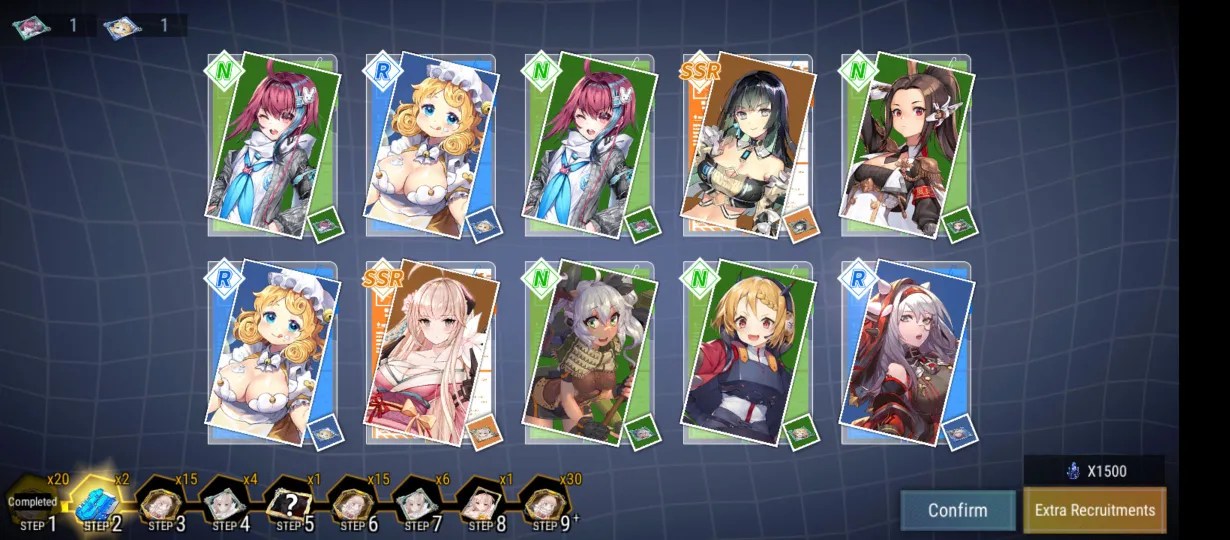Inspect the Step 7 reward with x6
Screen dimensions: 1230x540
click(417, 505)
